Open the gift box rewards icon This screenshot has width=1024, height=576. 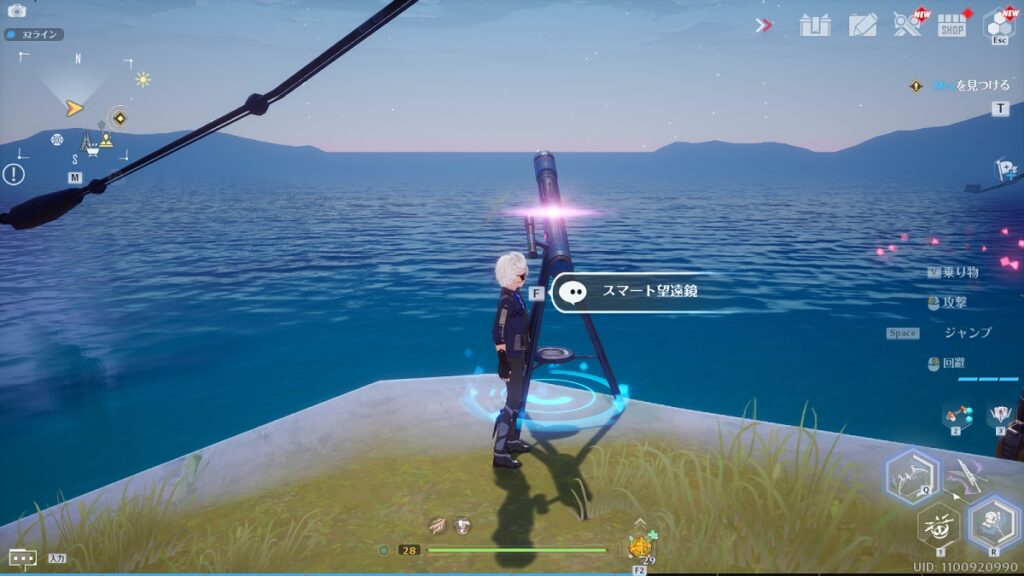tap(815, 25)
